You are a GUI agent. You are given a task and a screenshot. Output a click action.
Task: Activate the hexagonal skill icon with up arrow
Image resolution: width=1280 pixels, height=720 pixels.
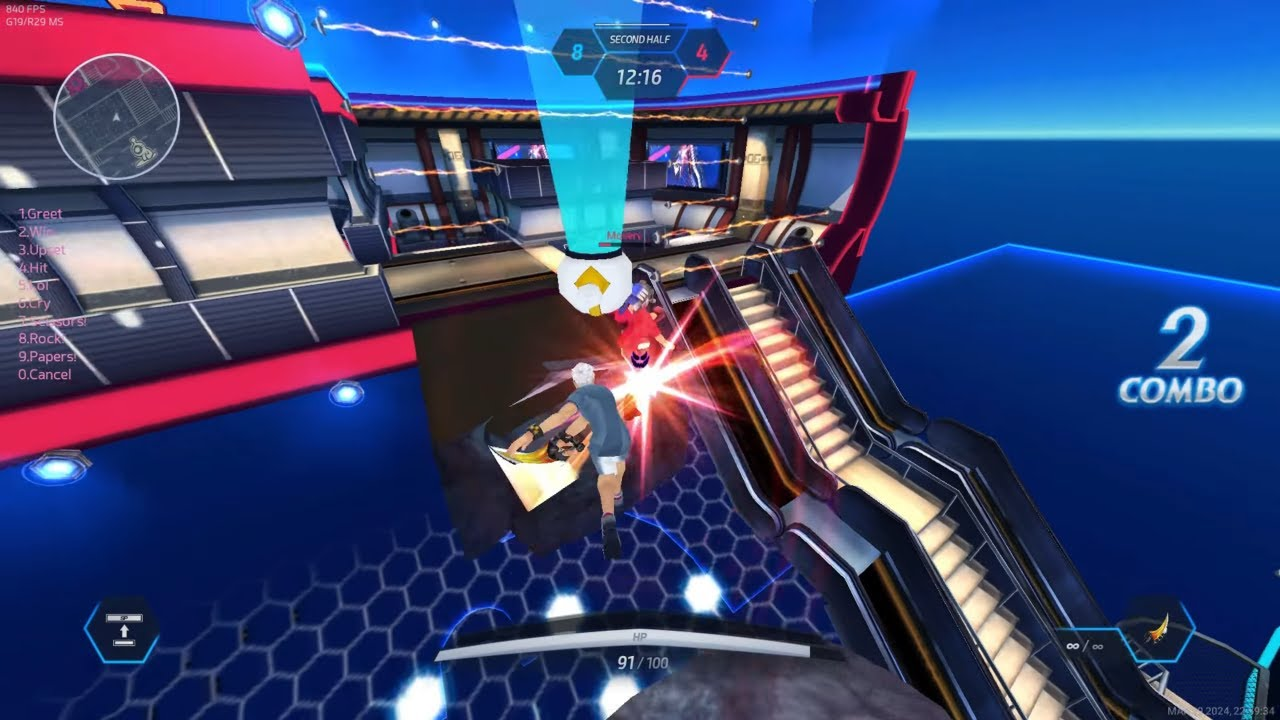coord(121,630)
